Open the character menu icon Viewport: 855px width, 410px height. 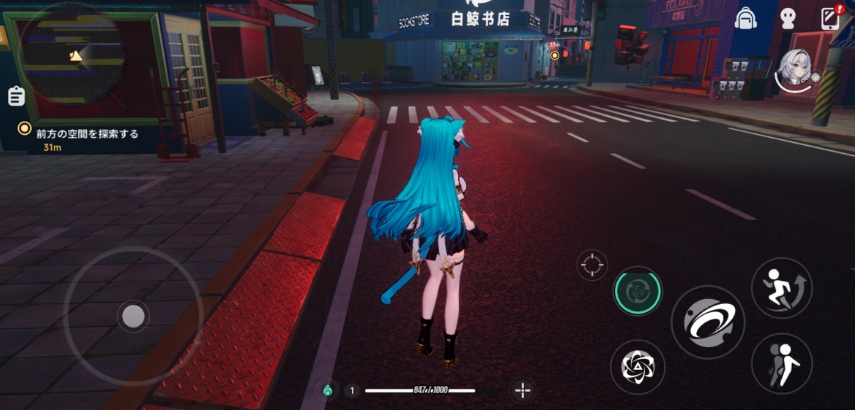(x=788, y=18)
